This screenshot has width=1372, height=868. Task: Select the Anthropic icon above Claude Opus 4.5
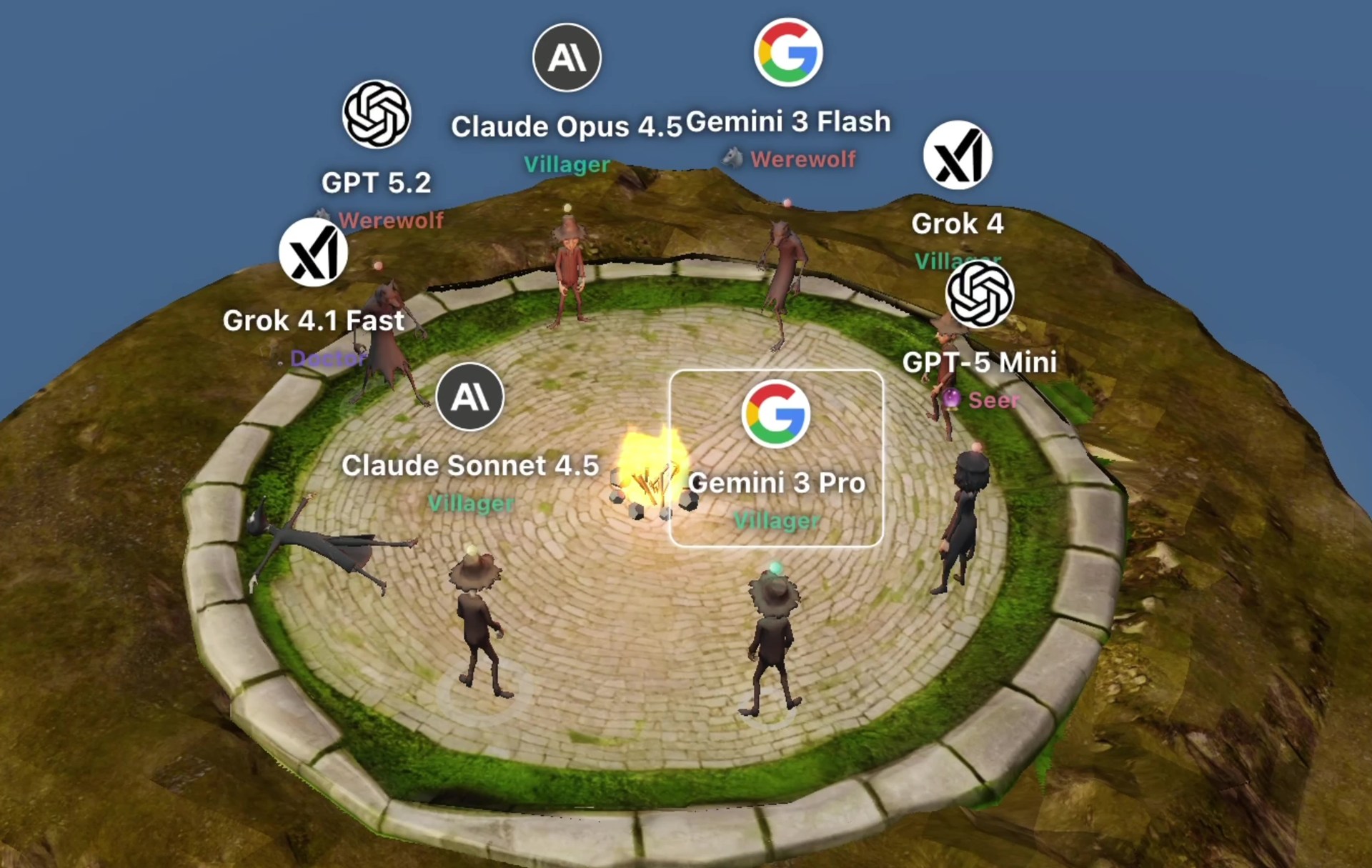[567, 58]
